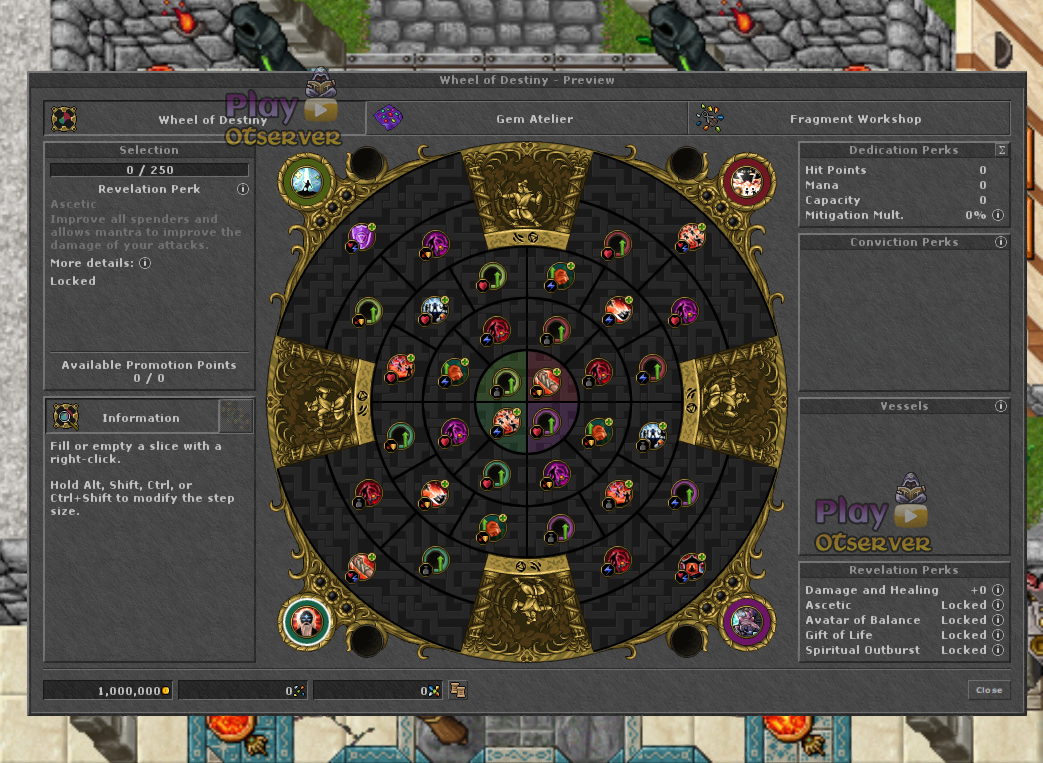Click the crate icon beside the currency counters
1043x763 pixels.
[458, 690]
